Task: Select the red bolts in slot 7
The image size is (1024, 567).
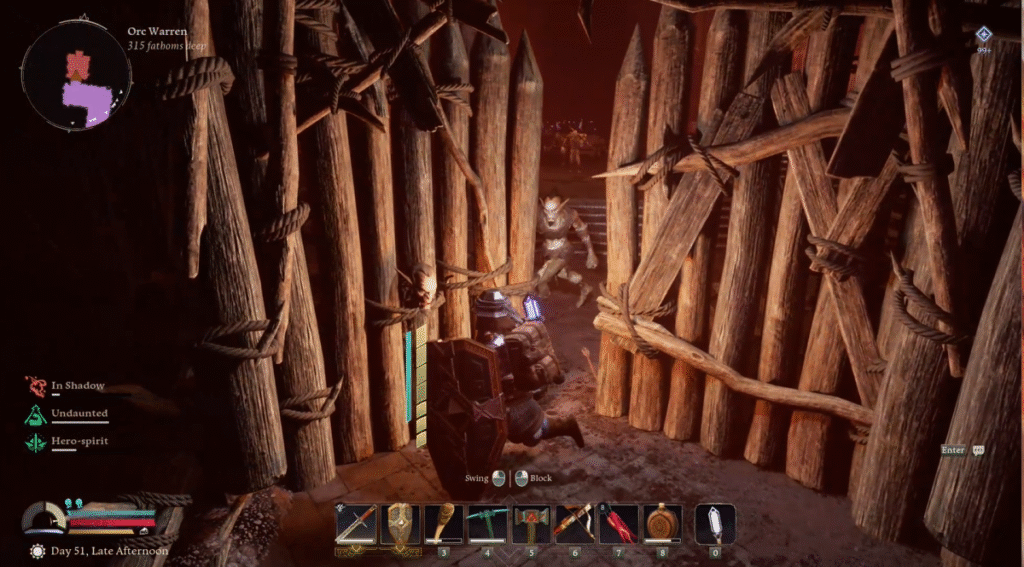Action: 618,523
